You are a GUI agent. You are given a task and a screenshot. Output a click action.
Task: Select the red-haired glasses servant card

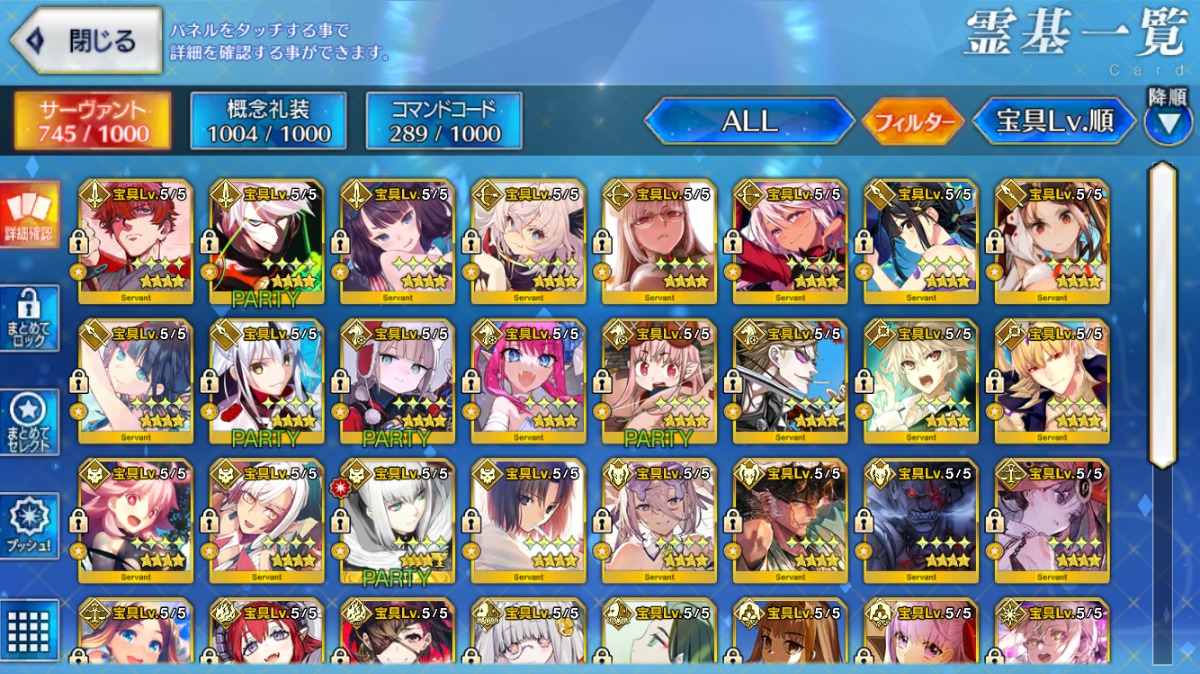pyautogui.click(x=135, y=241)
